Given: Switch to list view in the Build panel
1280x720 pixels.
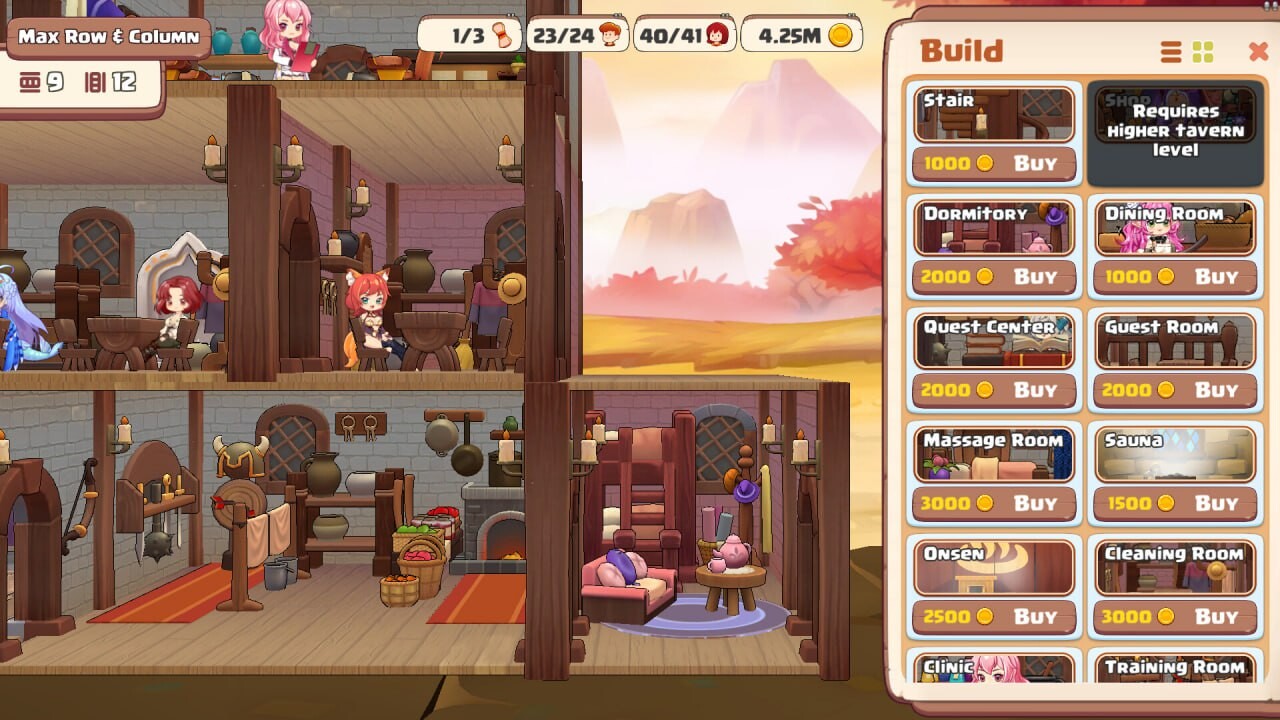Looking at the screenshot, I should pyautogui.click(x=1169, y=50).
